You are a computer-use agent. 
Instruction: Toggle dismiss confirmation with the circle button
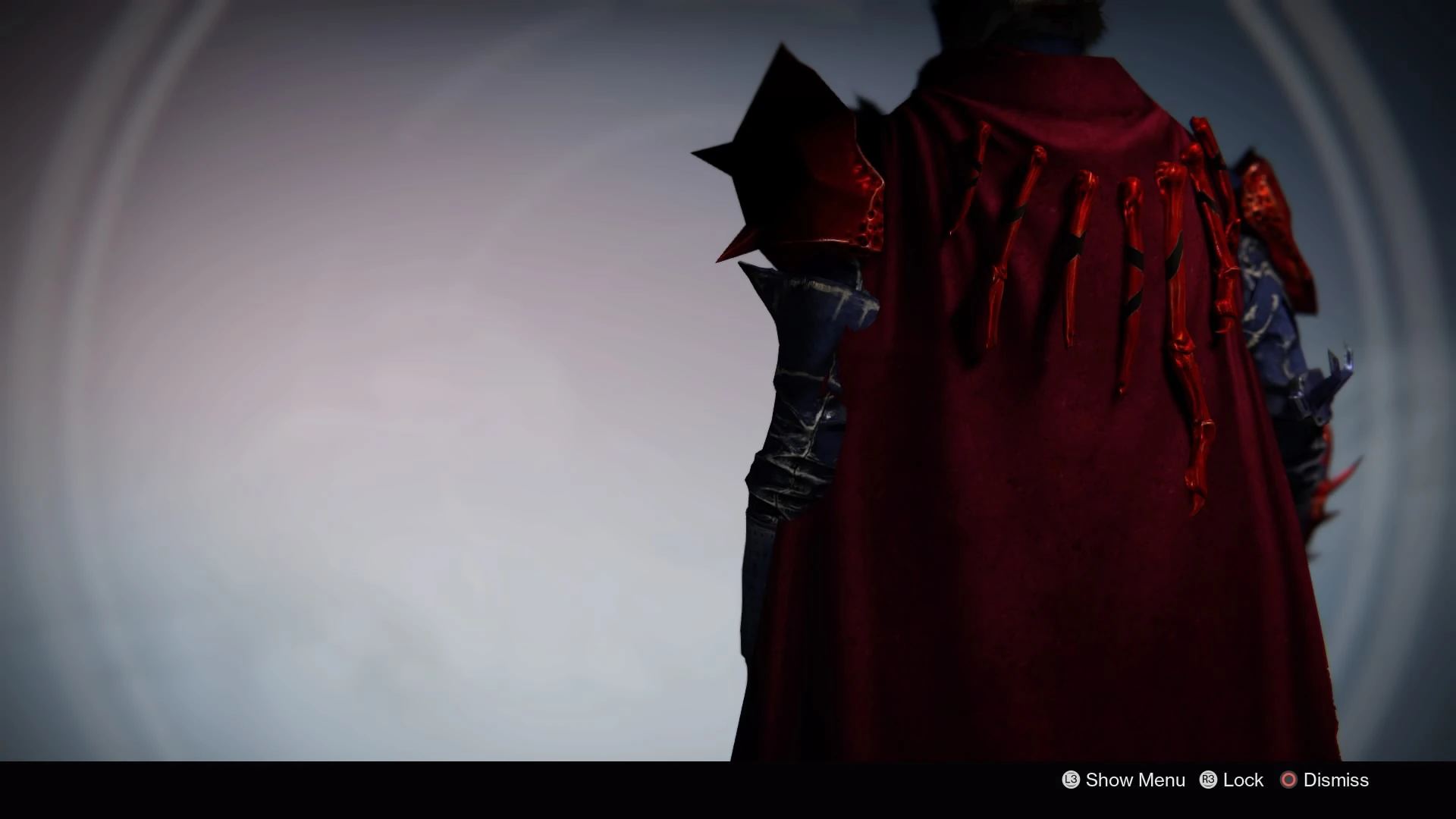[1287, 780]
